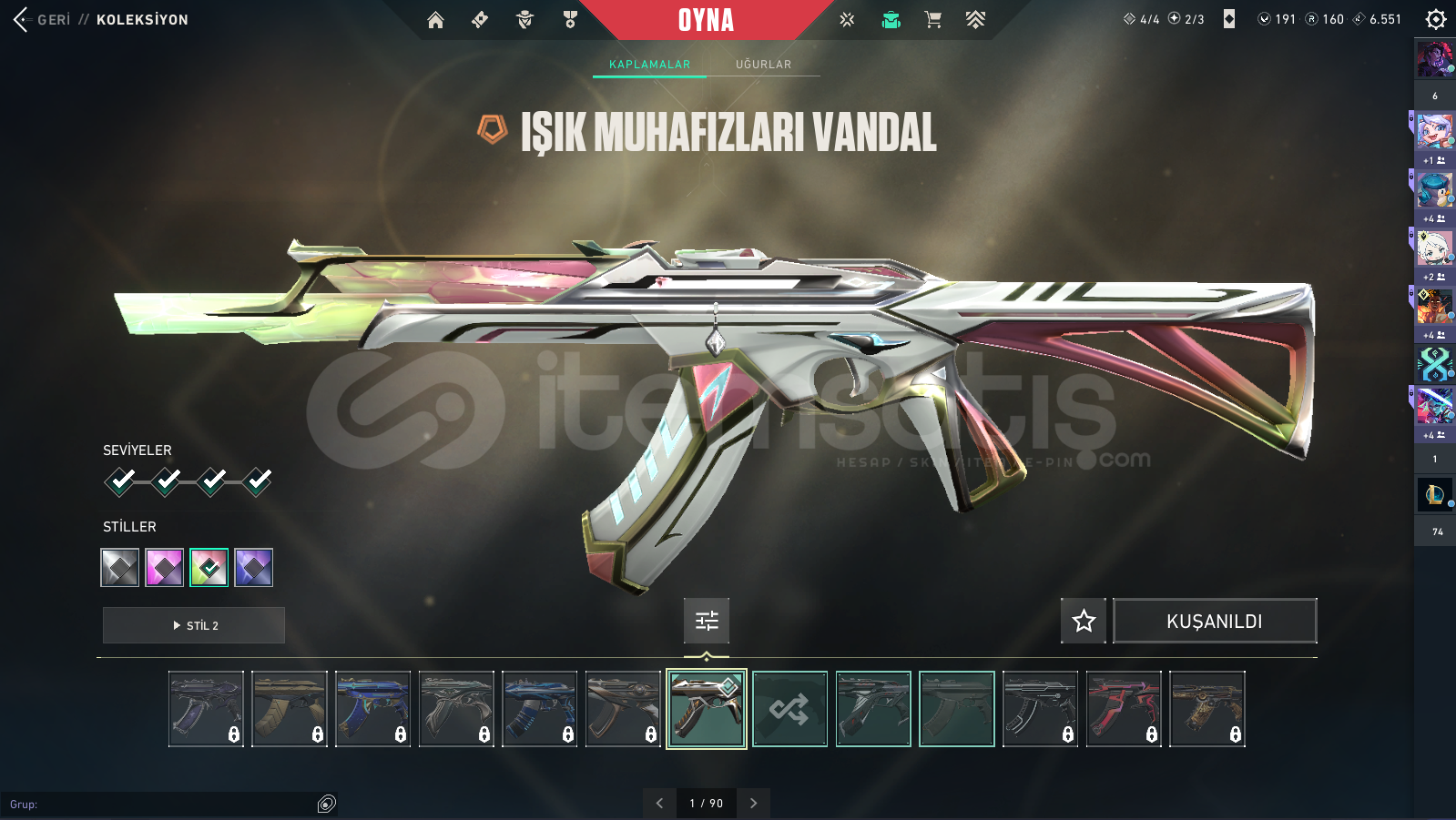The image size is (1456, 820).
Task: Open the League of Legends icon in sidebar
Action: coord(1434,495)
